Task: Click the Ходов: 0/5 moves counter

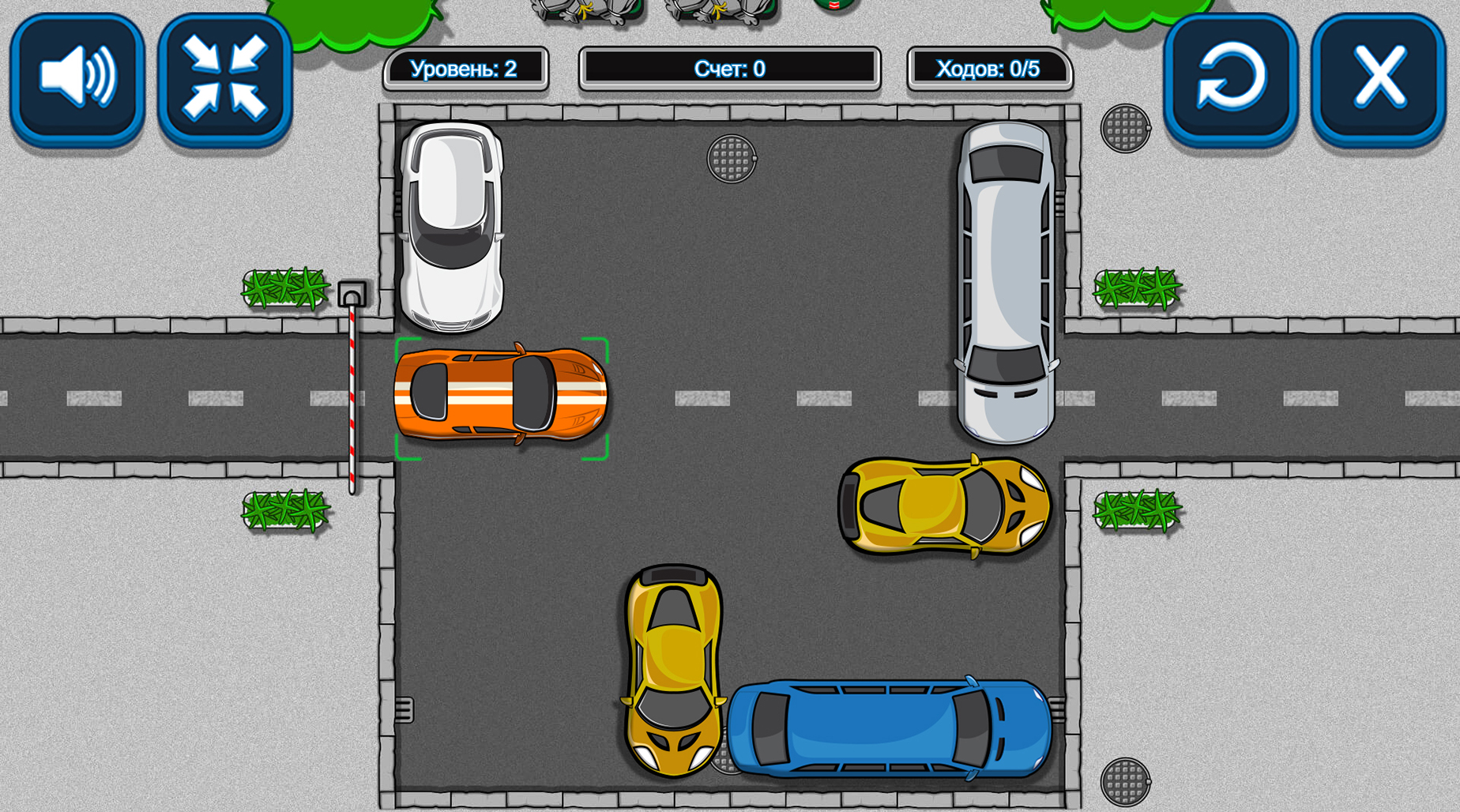Action: tap(989, 70)
